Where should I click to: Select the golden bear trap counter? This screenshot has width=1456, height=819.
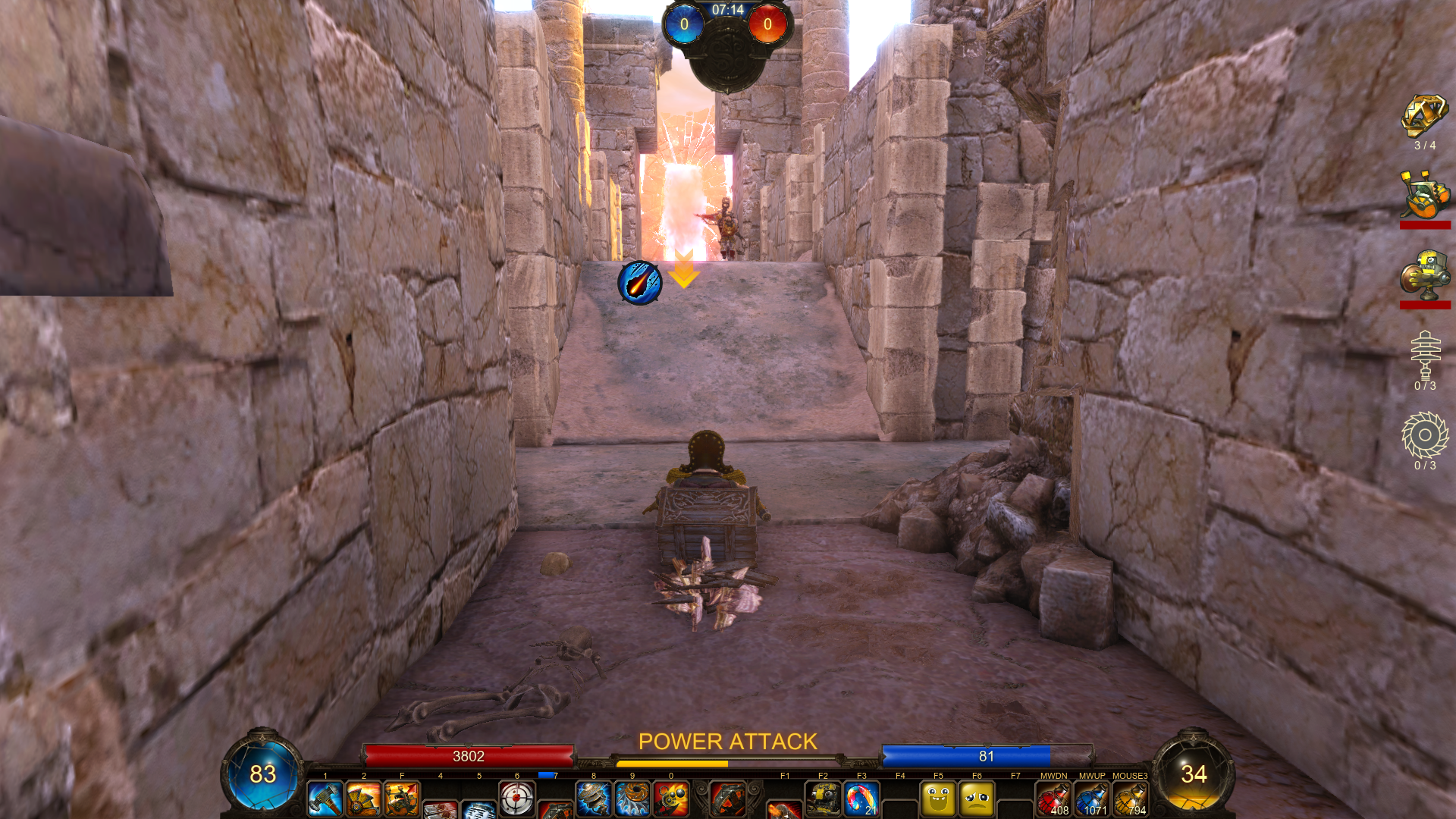point(1425,116)
